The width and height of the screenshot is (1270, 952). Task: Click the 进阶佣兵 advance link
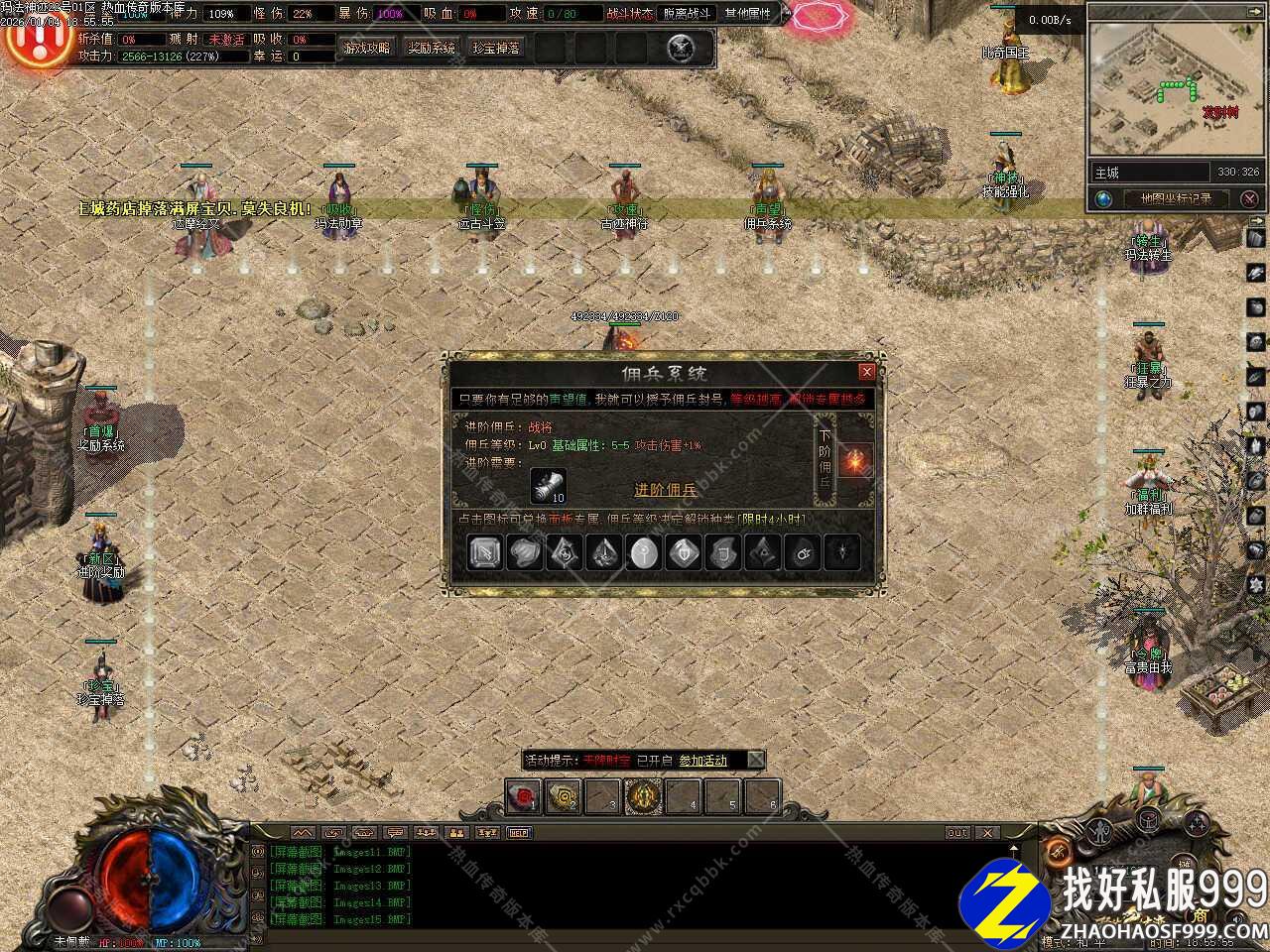click(x=665, y=490)
